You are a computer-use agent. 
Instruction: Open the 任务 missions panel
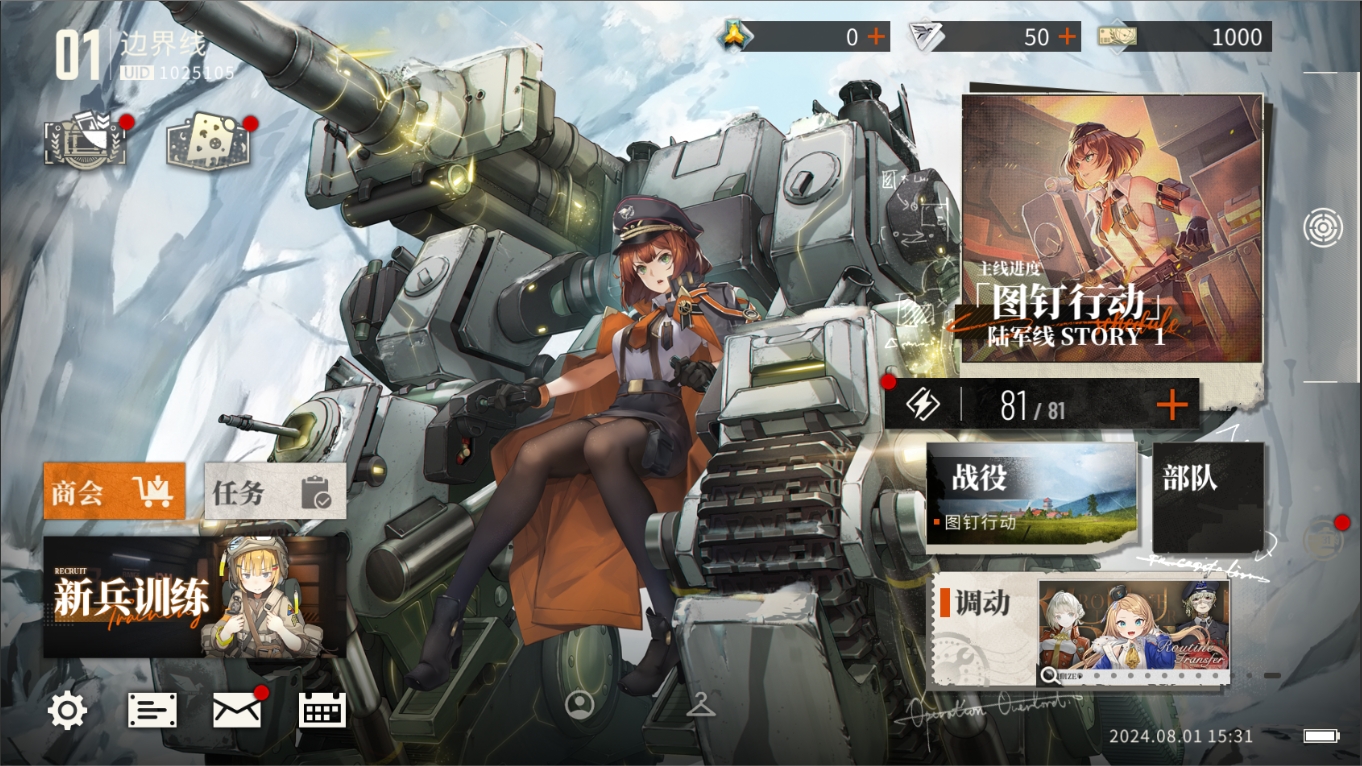click(275, 491)
